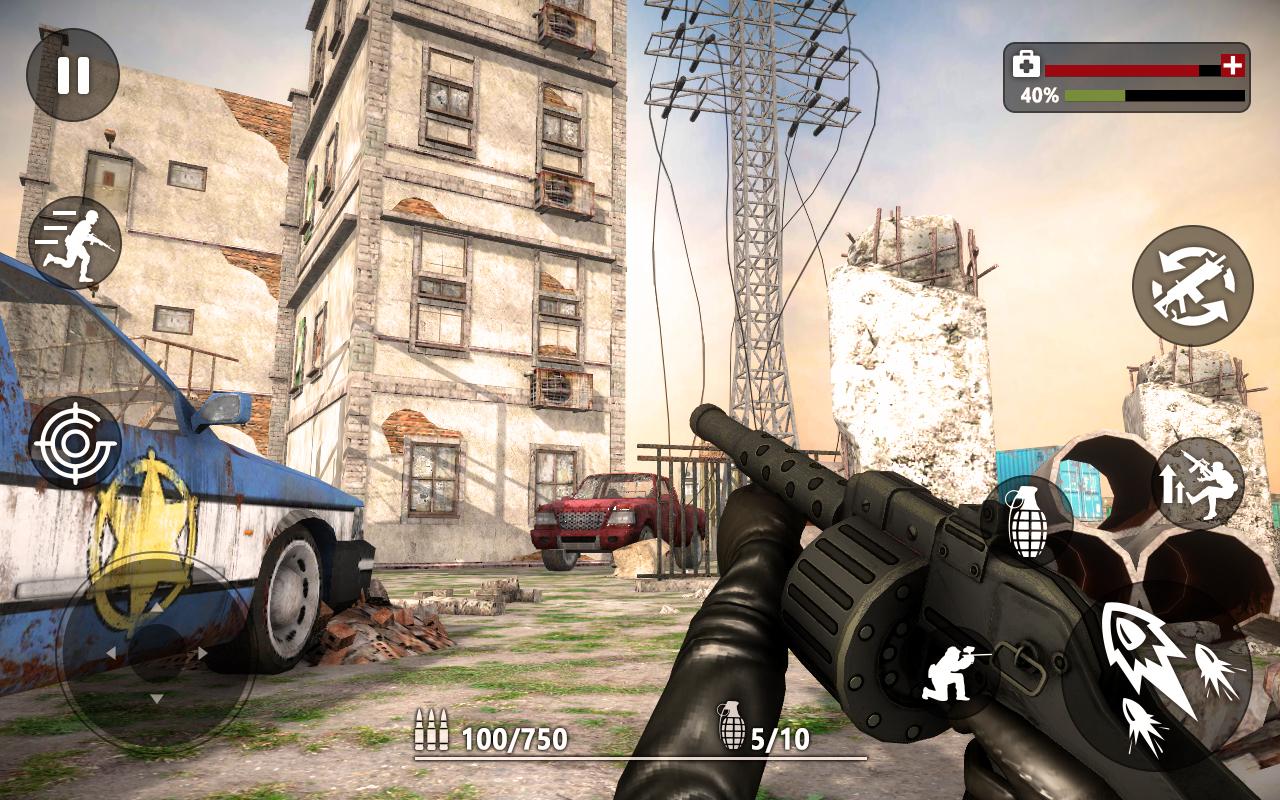Tap the virtual movement joystick
1280x800 pixels.
(x=156, y=654)
